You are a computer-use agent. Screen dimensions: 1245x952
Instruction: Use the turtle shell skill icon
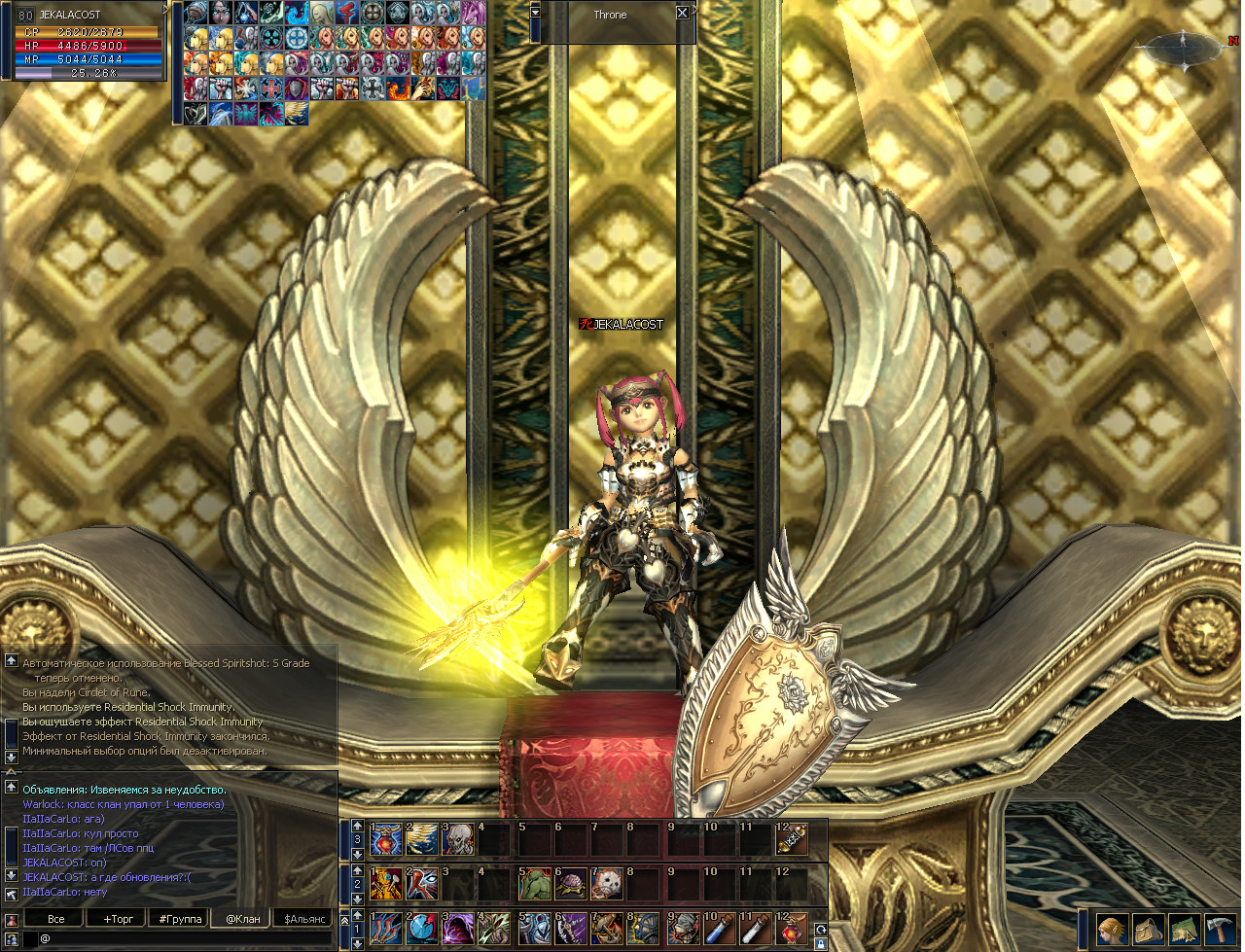tap(570, 884)
